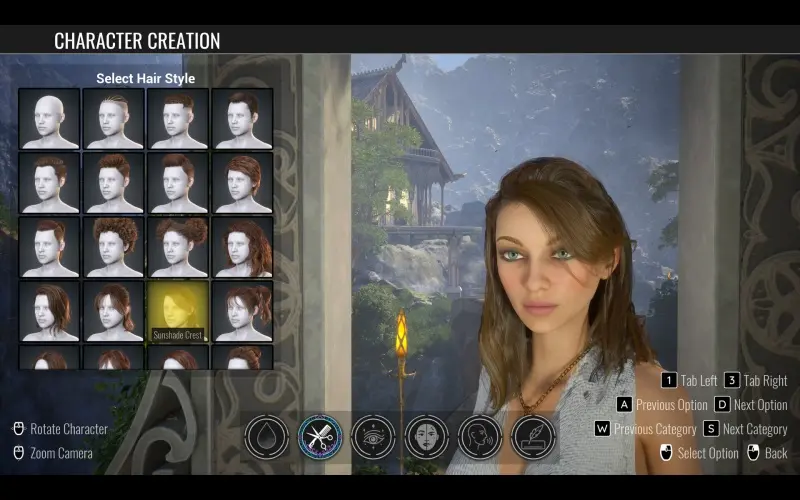Pick the curly afro hair style
The height and width of the screenshot is (500, 800).
point(113,246)
